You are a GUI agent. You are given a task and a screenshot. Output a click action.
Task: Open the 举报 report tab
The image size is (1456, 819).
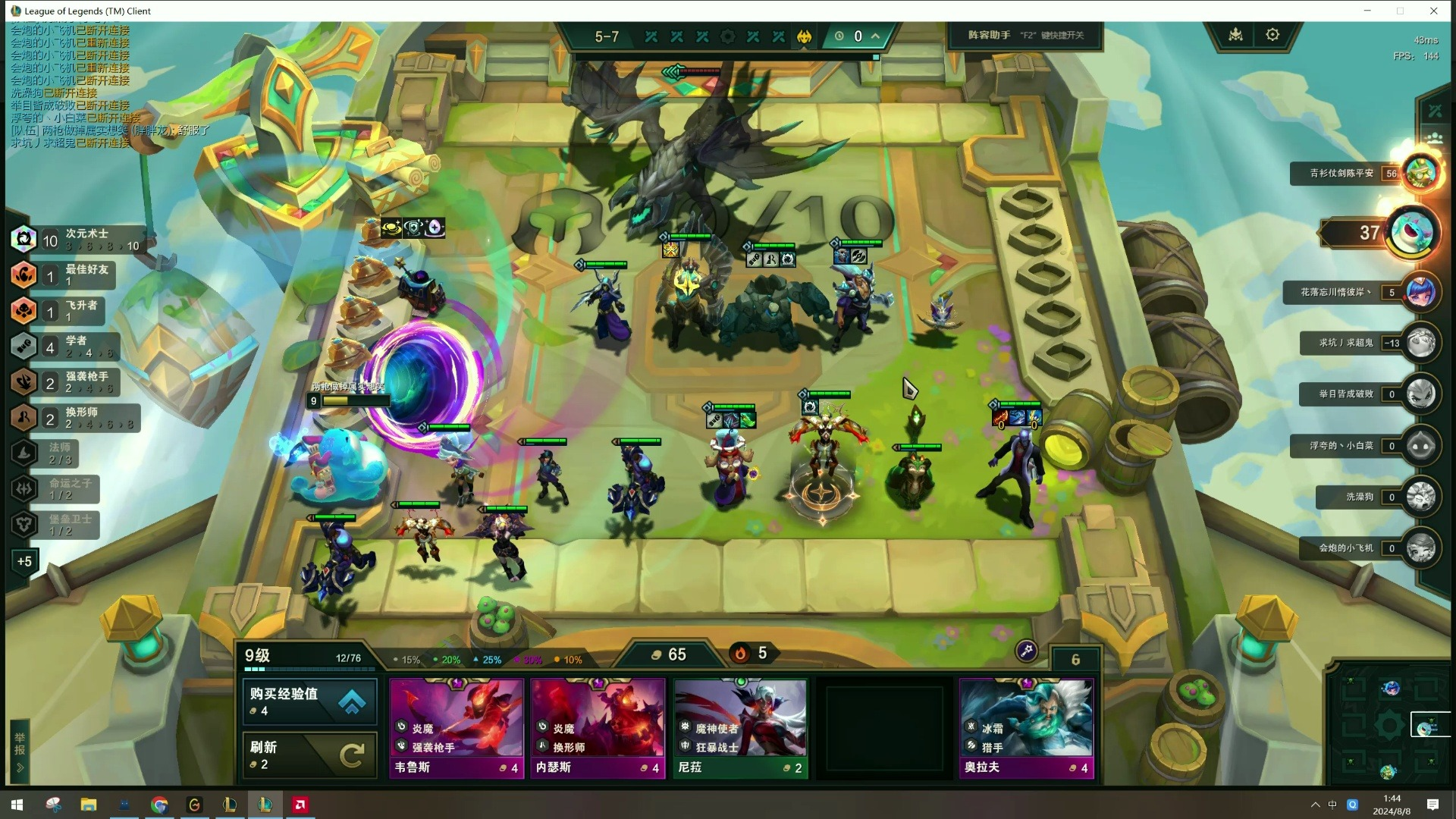(20, 751)
